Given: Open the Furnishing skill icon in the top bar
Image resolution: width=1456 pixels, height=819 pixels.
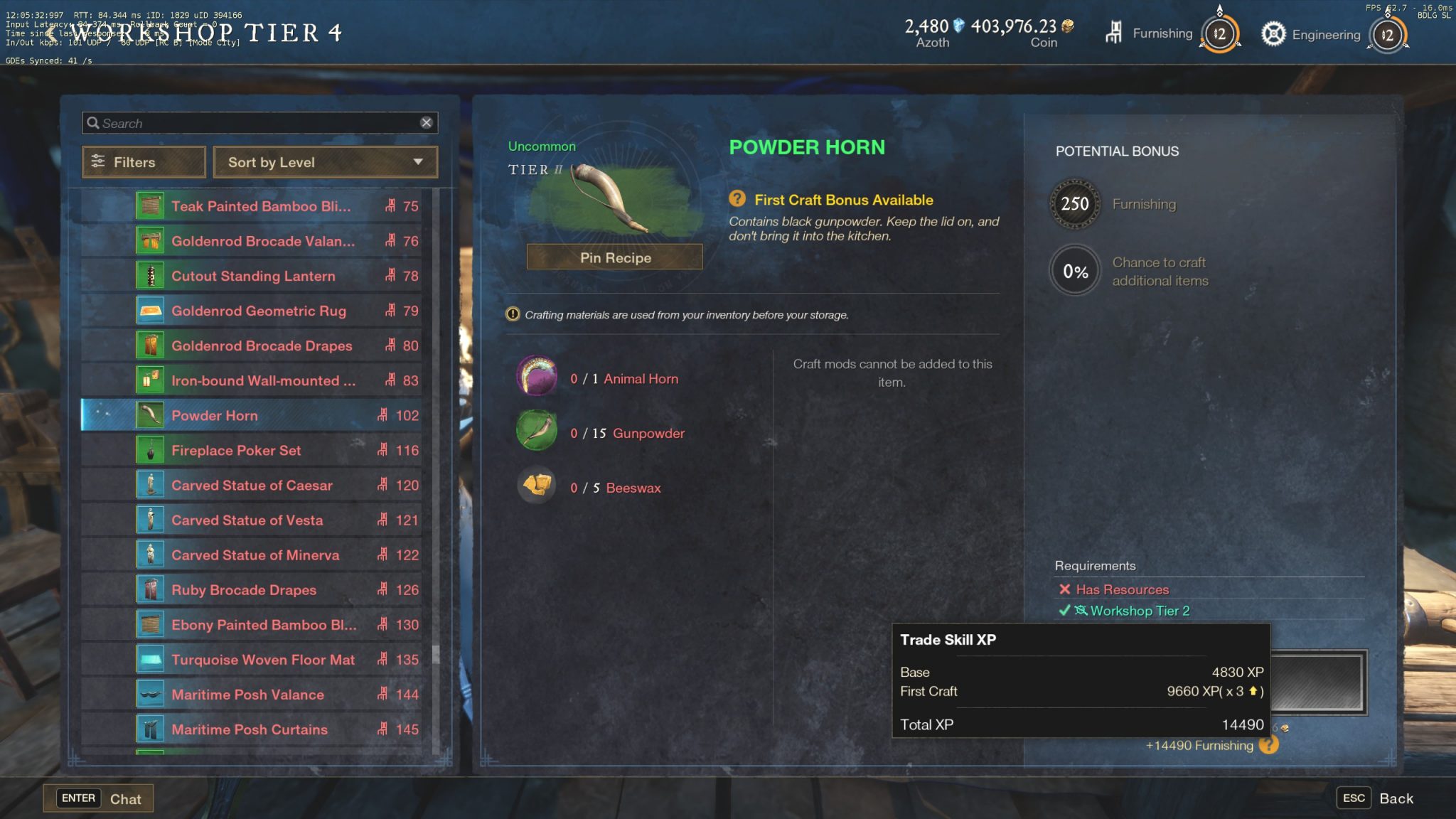Looking at the screenshot, I should click(x=1114, y=33).
